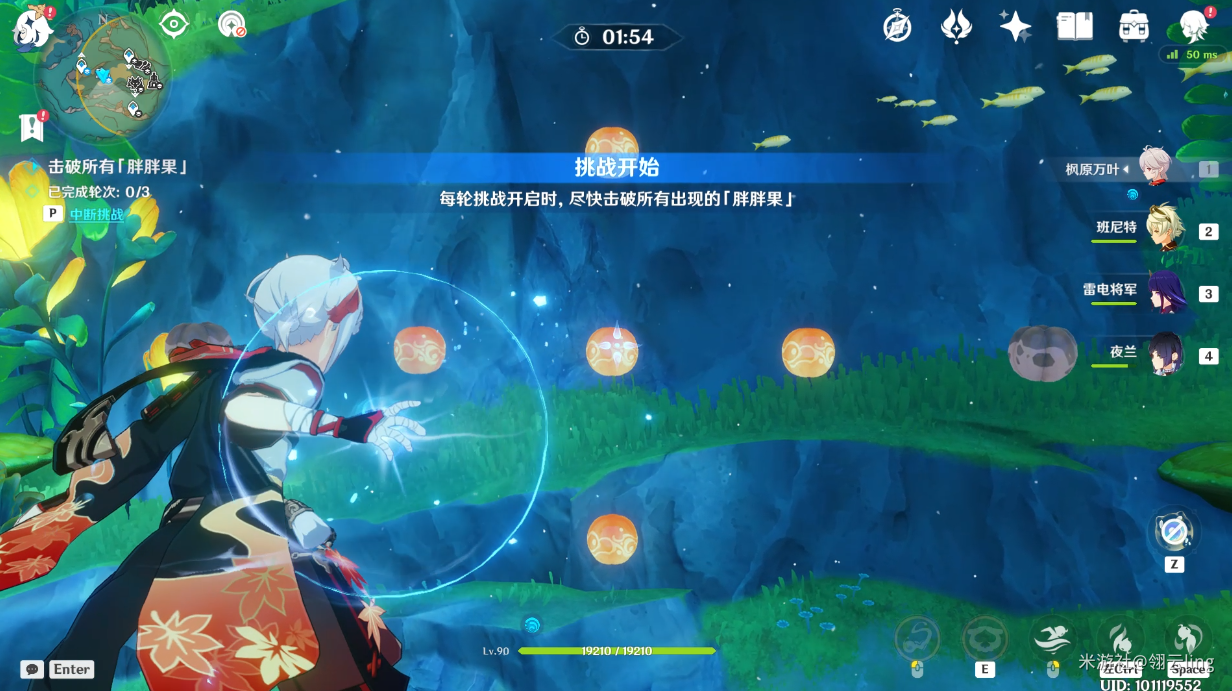Open the quest bookmark icon with exclamation mark
Image resolution: width=1232 pixels, height=691 pixels.
click(33, 126)
